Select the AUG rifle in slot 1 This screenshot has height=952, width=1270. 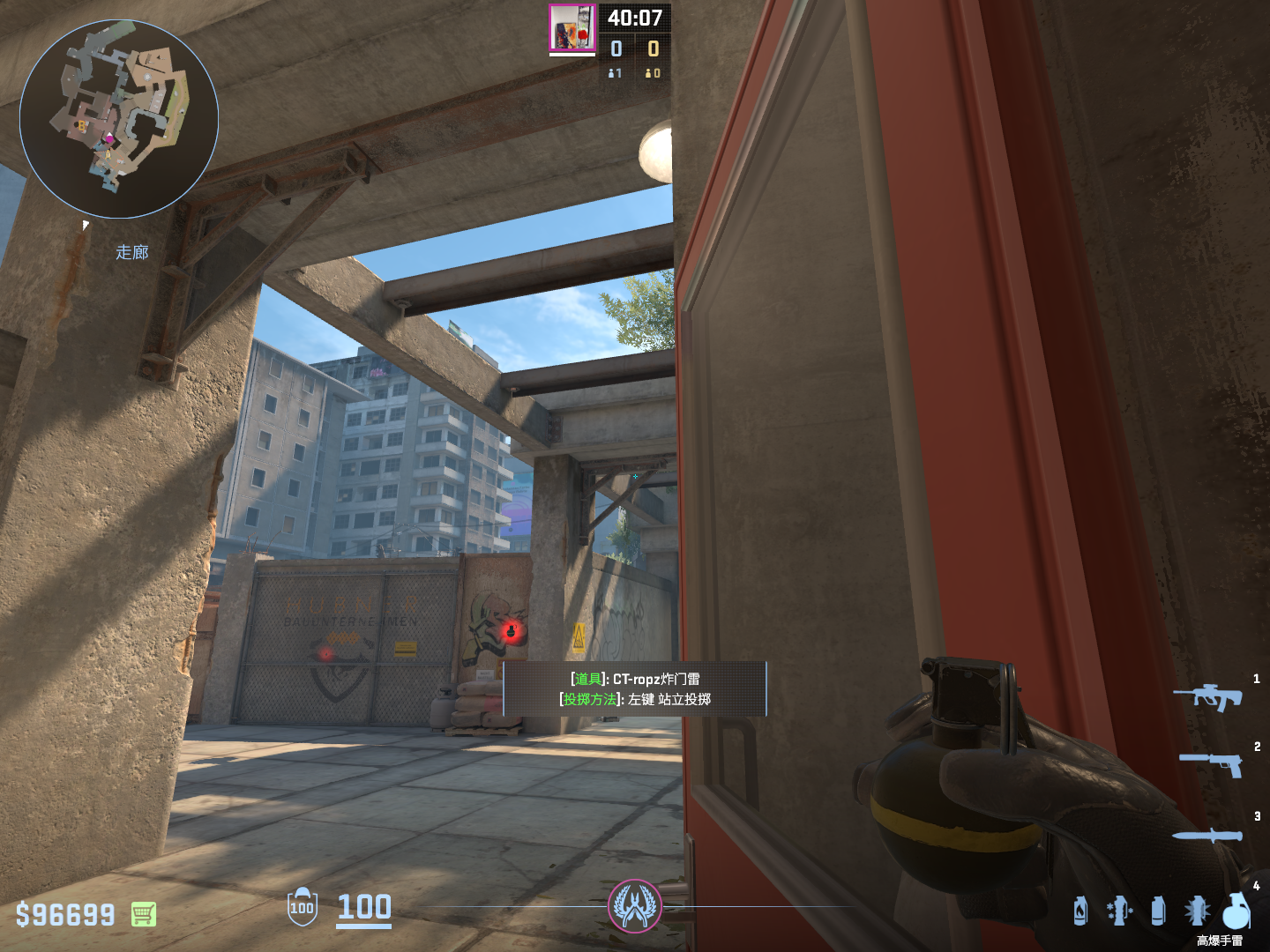pyautogui.click(x=1207, y=696)
